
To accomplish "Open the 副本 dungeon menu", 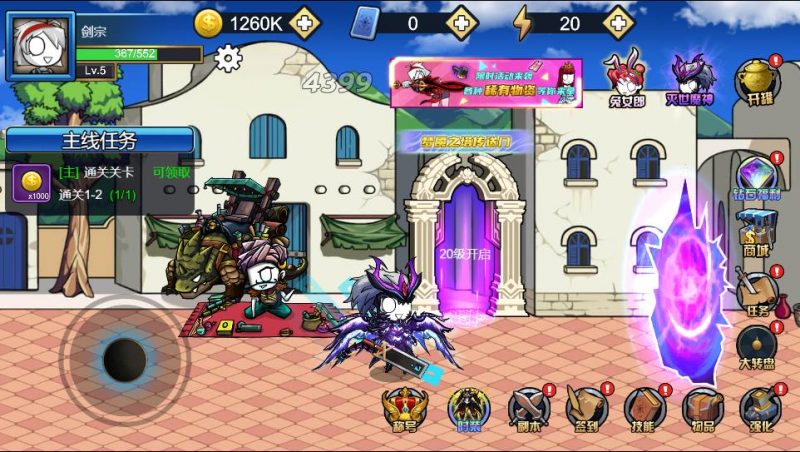I will coord(528,409).
